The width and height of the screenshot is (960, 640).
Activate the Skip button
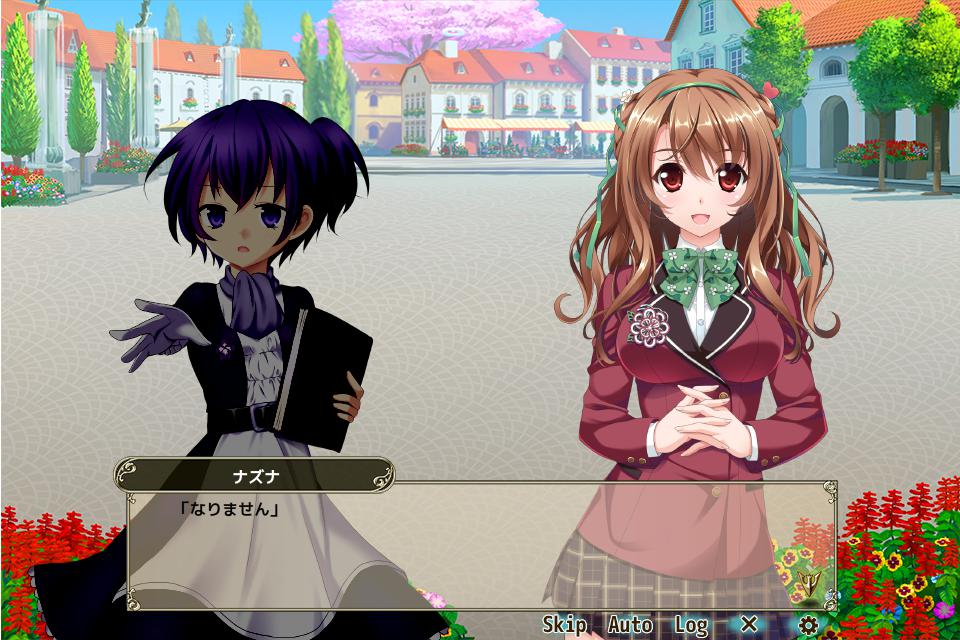[x=564, y=625]
